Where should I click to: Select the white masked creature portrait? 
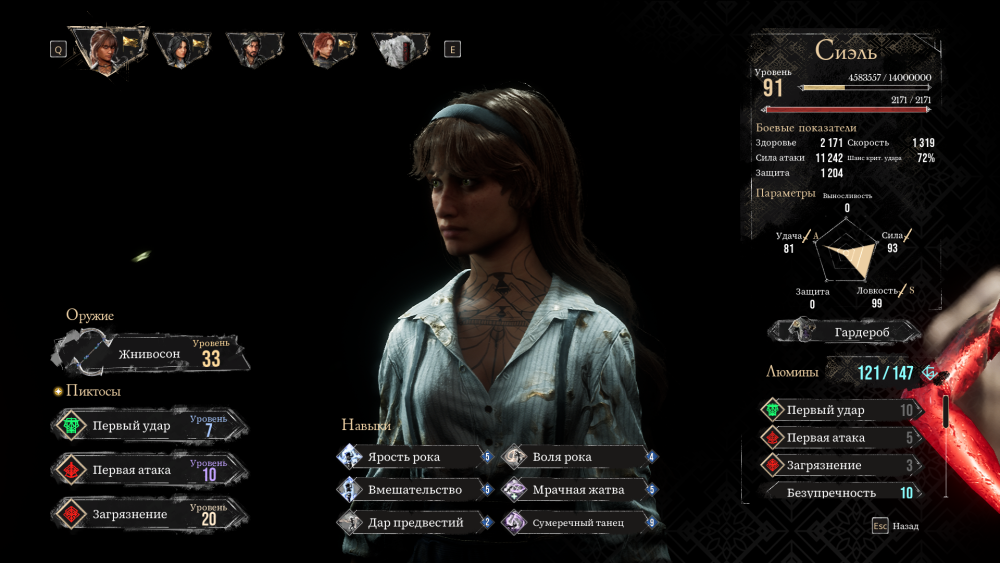pos(398,47)
